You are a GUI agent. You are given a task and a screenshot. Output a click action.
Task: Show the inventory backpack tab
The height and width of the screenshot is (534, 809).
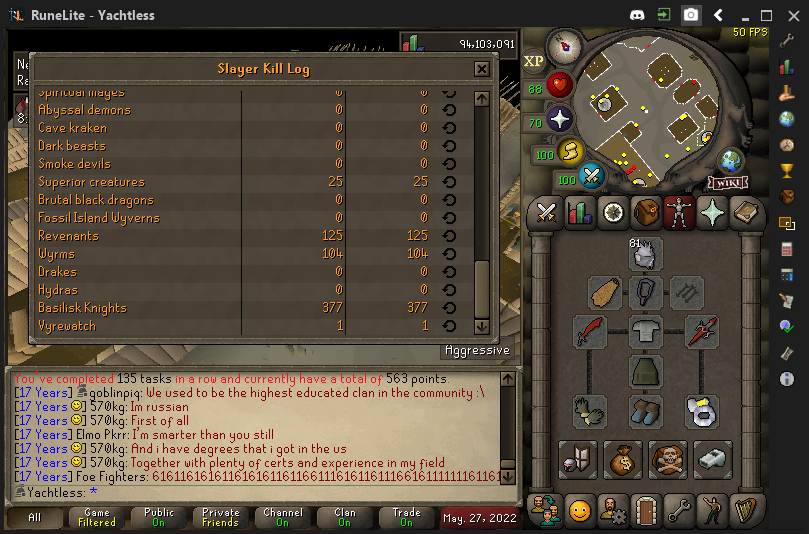tap(646, 212)
